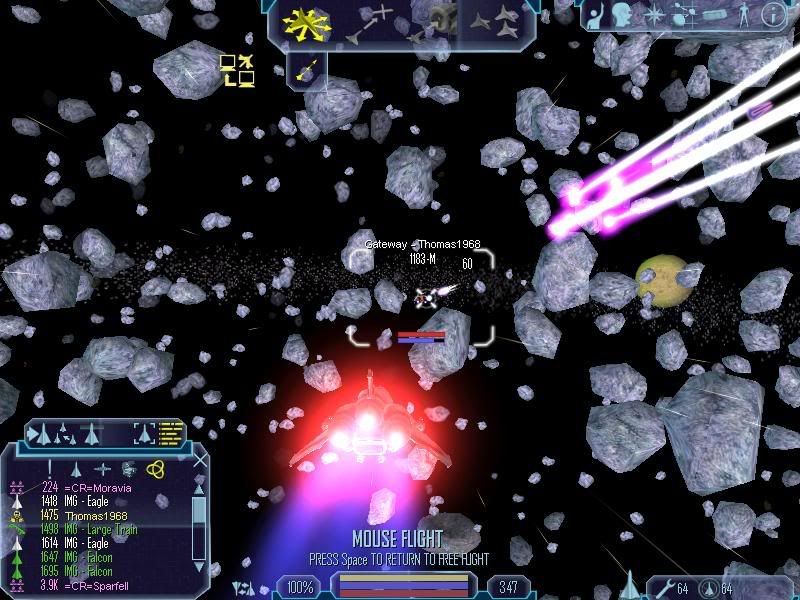Select IMG - Large Train entry
The image size is (800, 600).
[102, 529]
